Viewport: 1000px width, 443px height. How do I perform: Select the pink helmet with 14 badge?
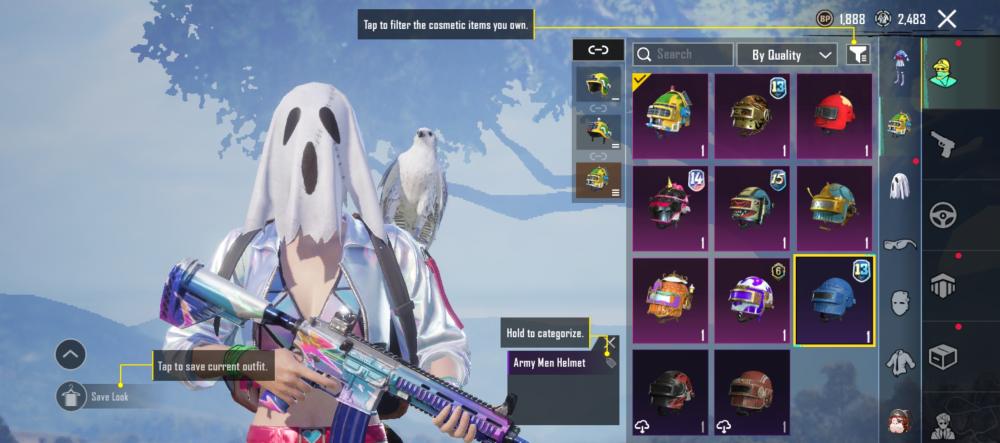[x=670, y=208]
